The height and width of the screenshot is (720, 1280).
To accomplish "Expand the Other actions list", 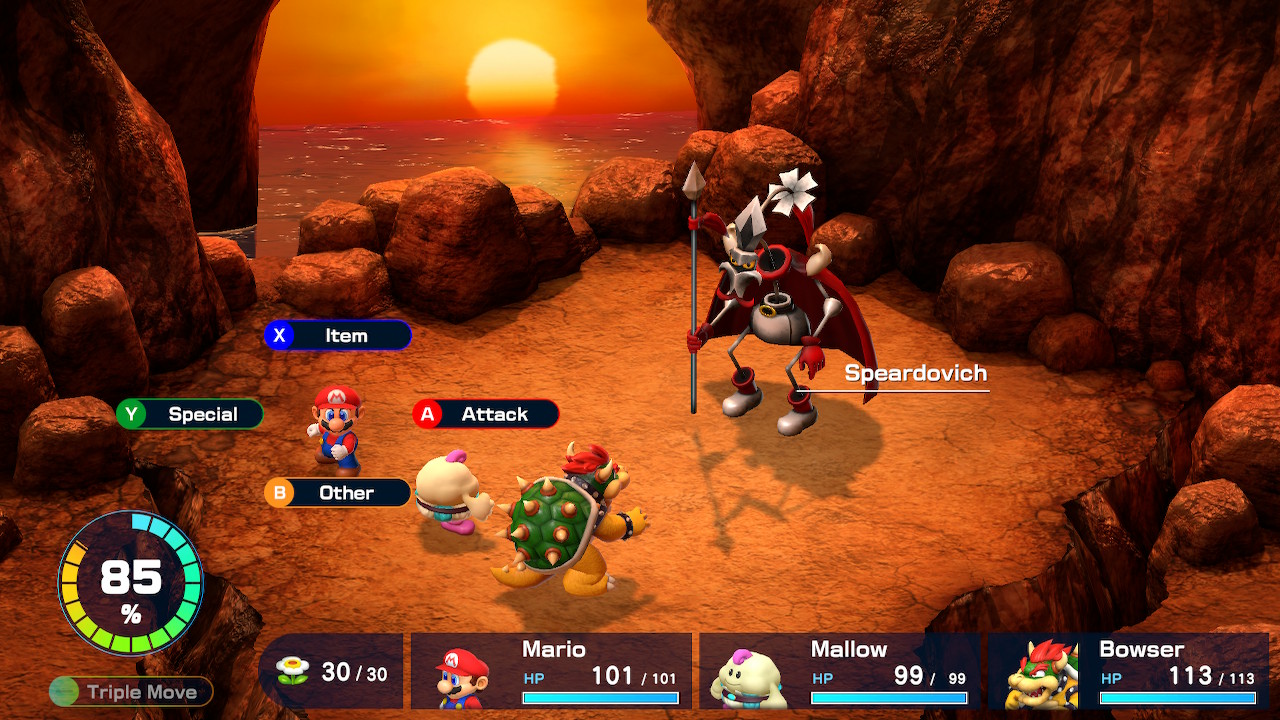I will coord(337,492).
